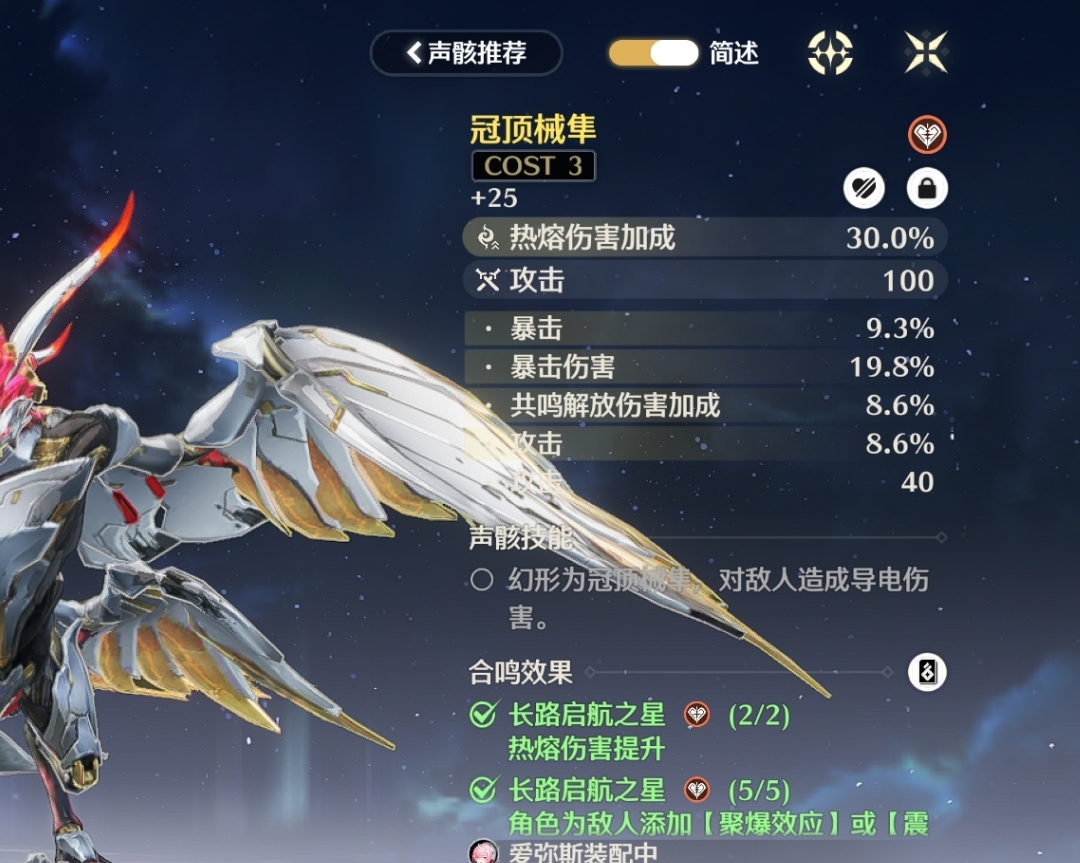
Task: Toggle the echo lock padlock icon
Action: pos(927,188)
